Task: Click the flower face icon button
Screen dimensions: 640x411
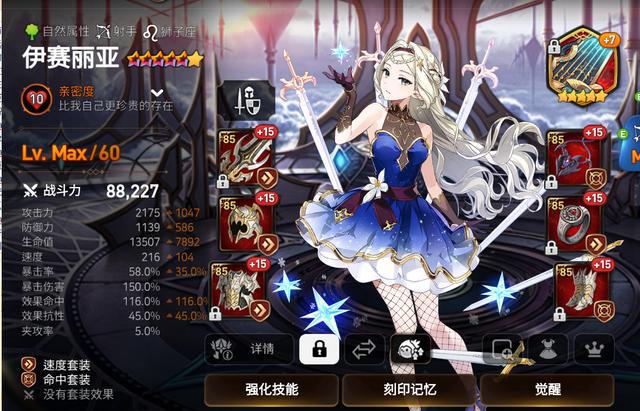Action: (412, 349)
